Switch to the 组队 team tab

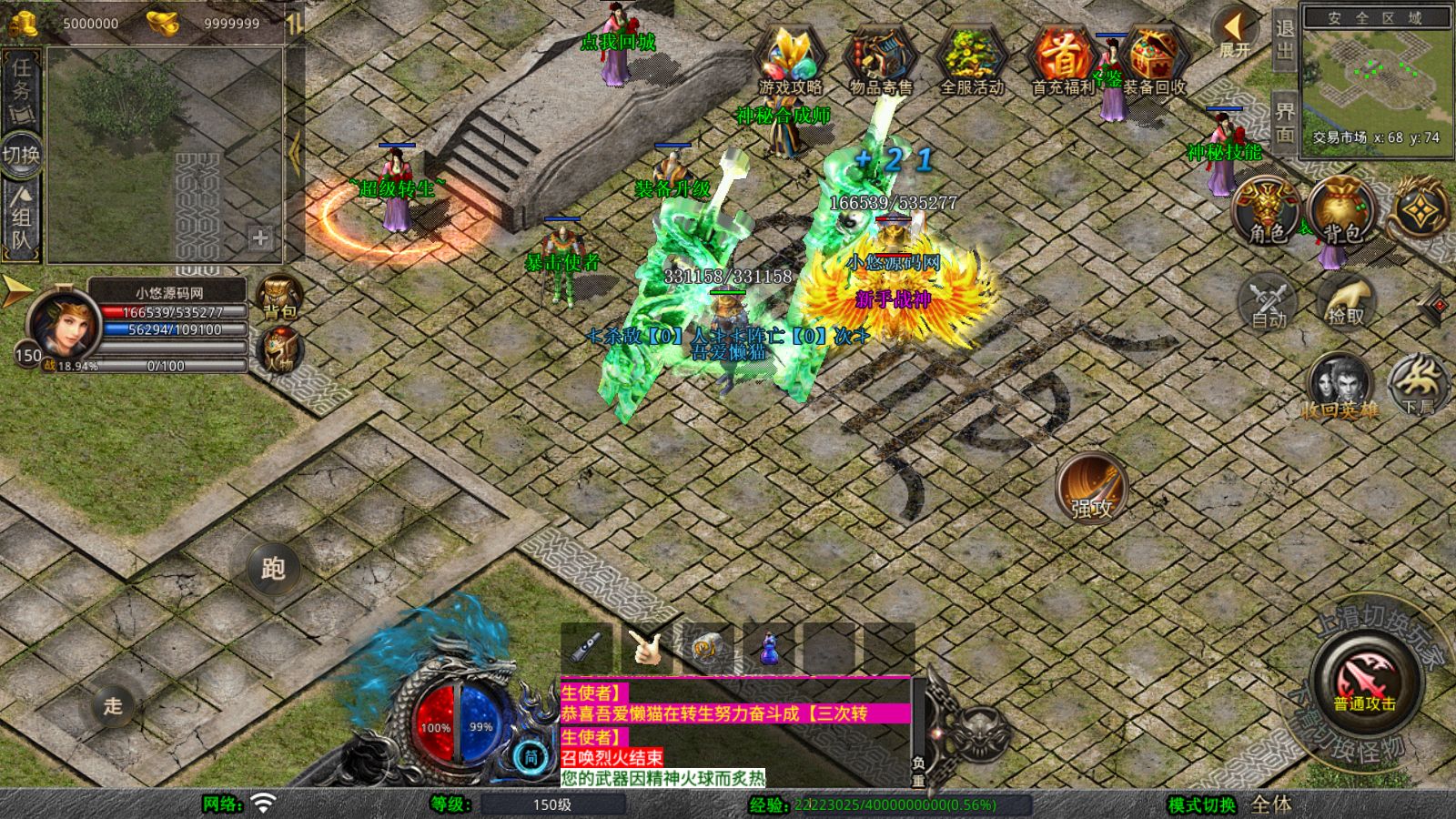[x=21, y=217]
